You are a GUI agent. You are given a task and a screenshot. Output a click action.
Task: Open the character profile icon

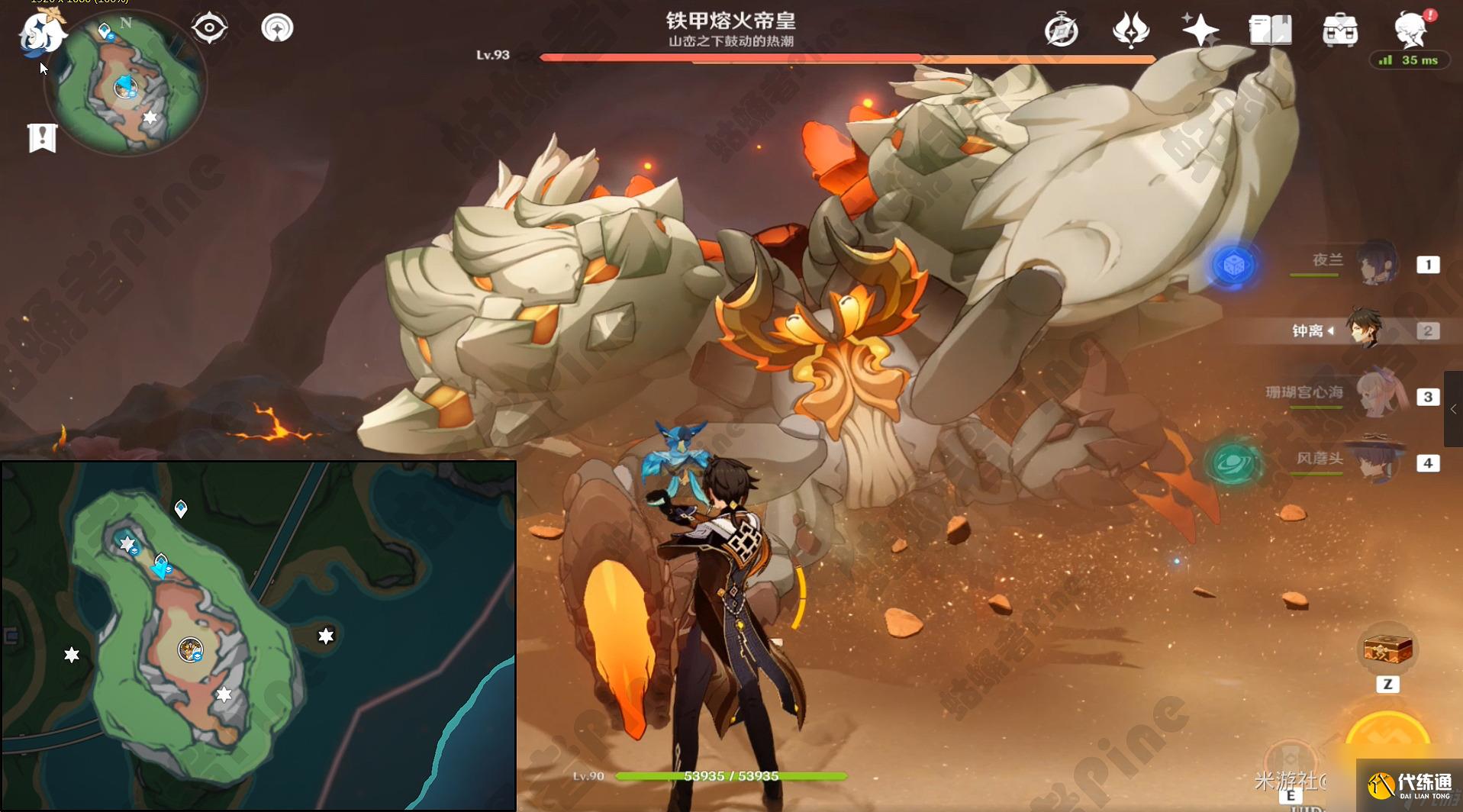(1410, 31)
